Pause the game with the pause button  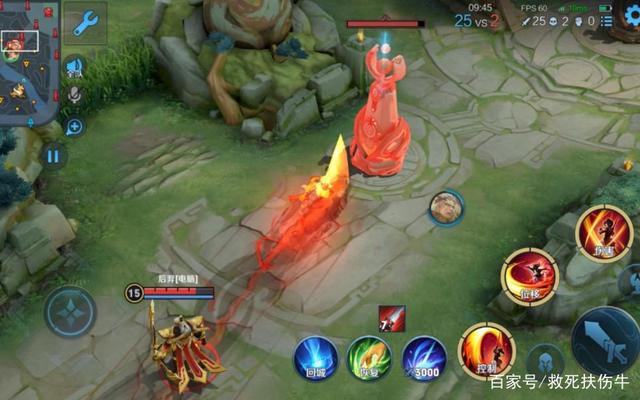[x=53, y=155]
